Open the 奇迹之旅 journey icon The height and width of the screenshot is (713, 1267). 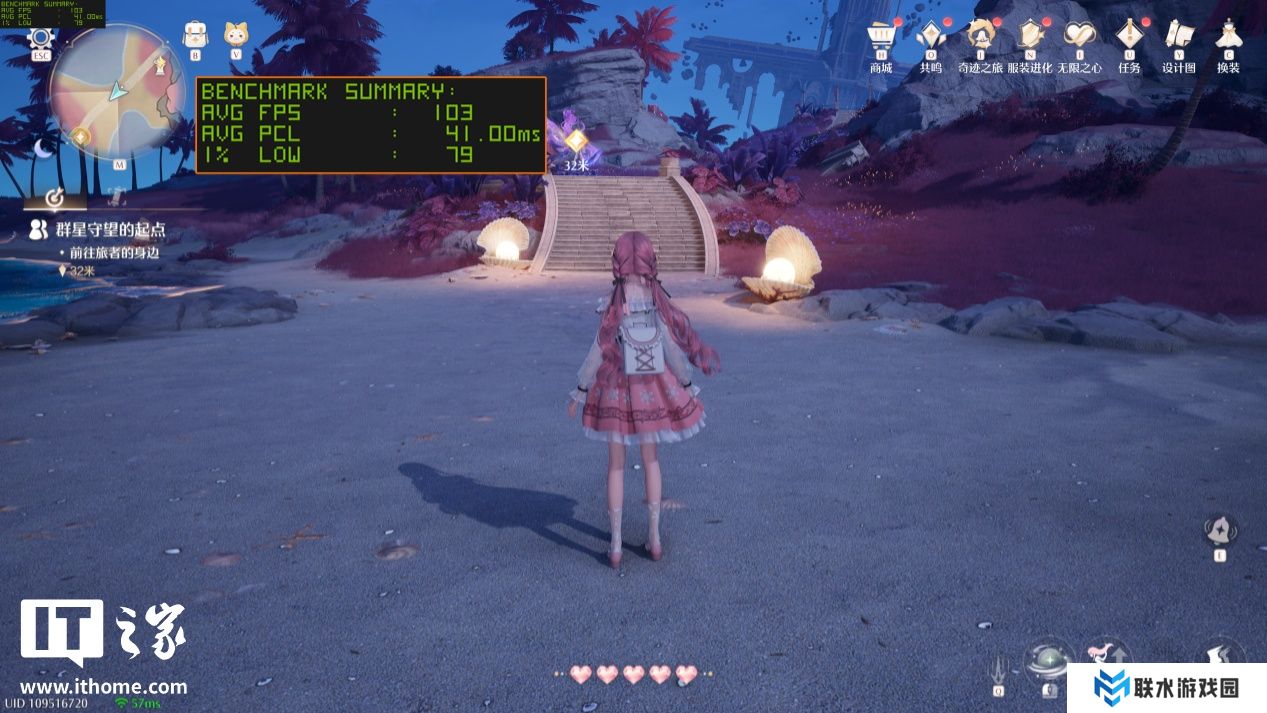coord(980,37)
